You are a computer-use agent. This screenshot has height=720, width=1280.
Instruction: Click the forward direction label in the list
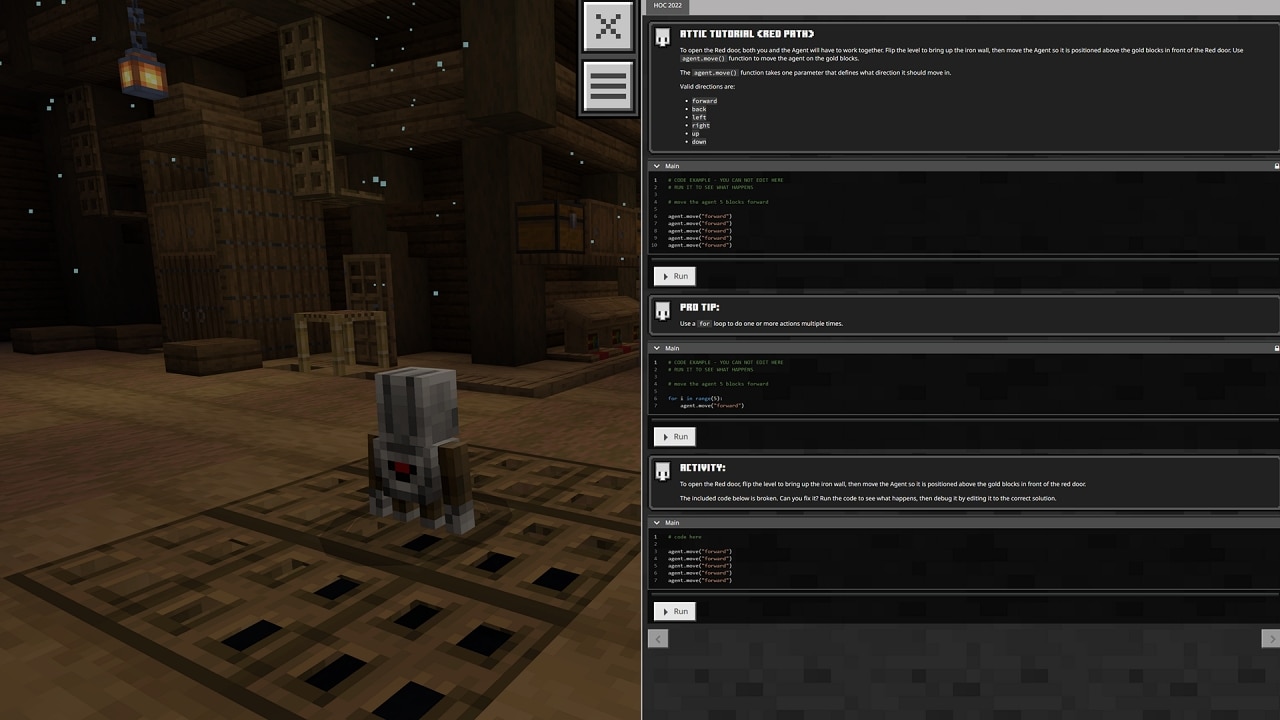pos(704,100)
